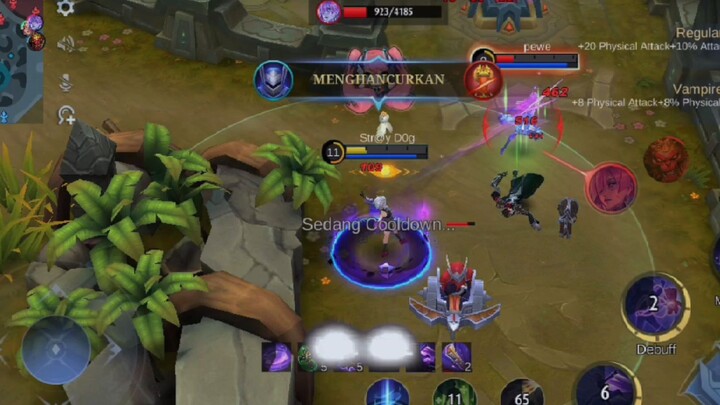
Task: Tap the blue helmet kill-notification badge
Action: [x=273, y=79]
